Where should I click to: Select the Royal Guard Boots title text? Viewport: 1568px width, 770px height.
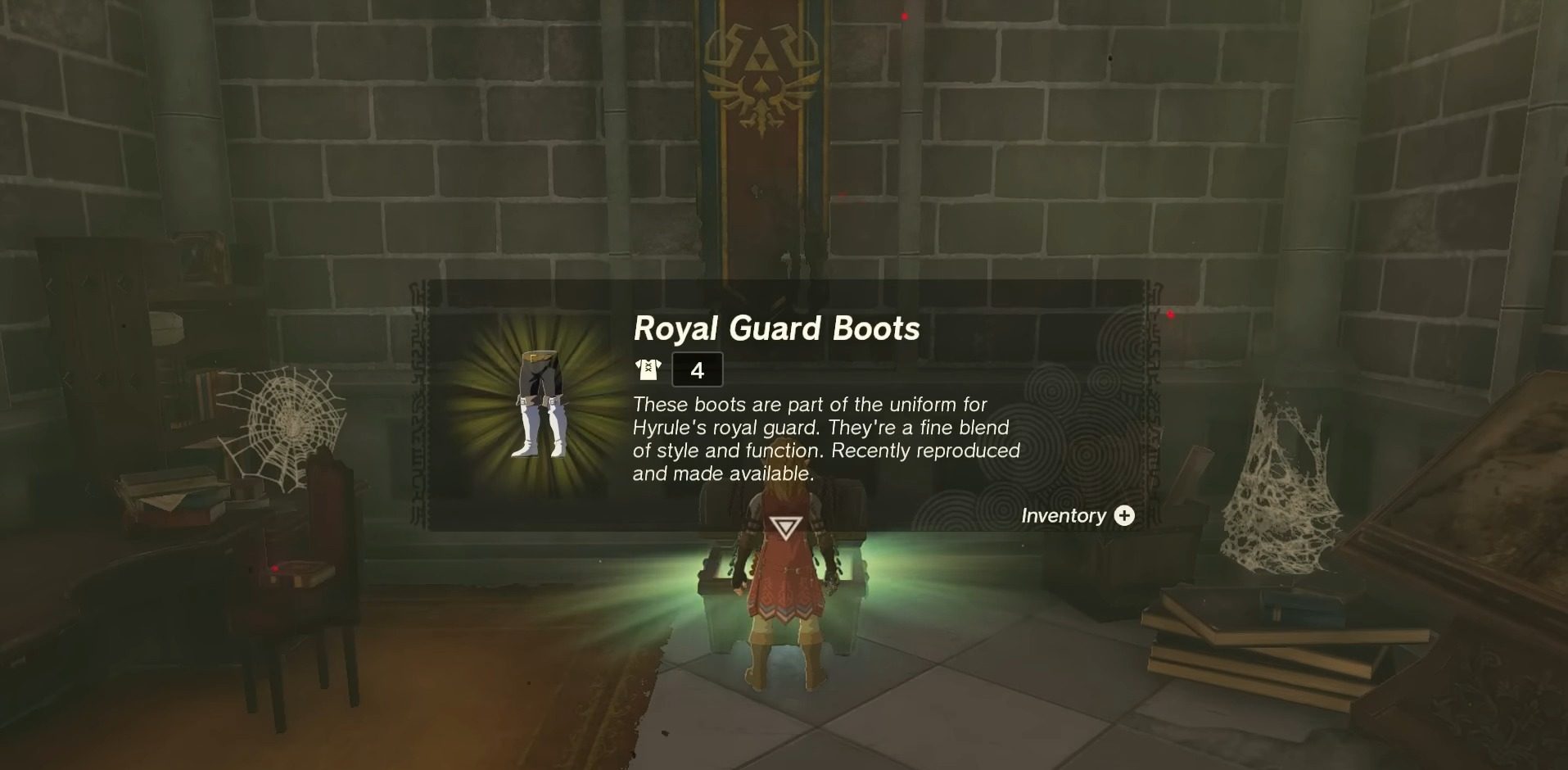pos(776,330)
